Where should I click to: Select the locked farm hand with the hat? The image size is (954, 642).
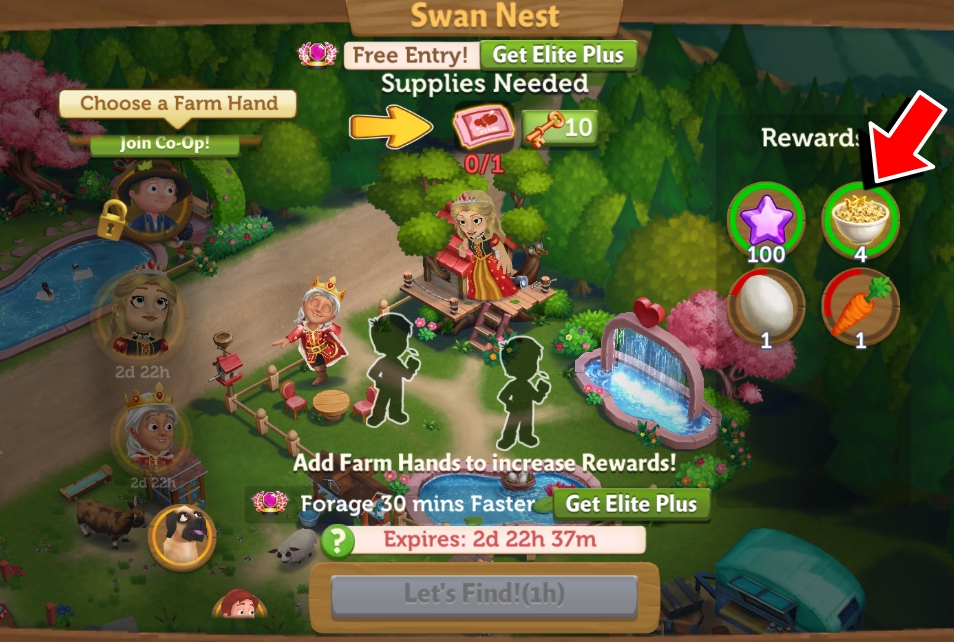153,202
